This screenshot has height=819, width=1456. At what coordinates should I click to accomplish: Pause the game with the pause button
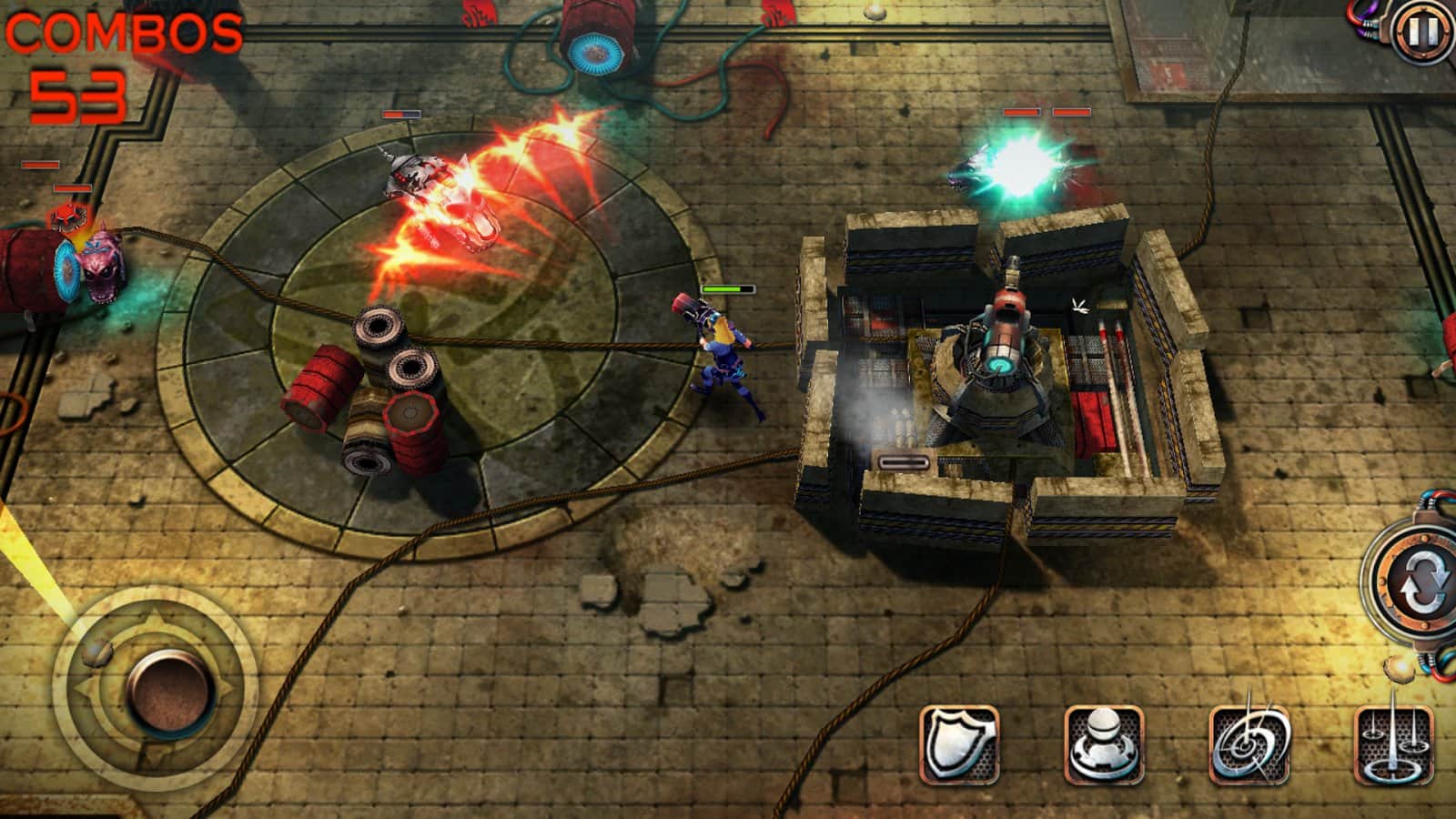[x=1421, y=32]
